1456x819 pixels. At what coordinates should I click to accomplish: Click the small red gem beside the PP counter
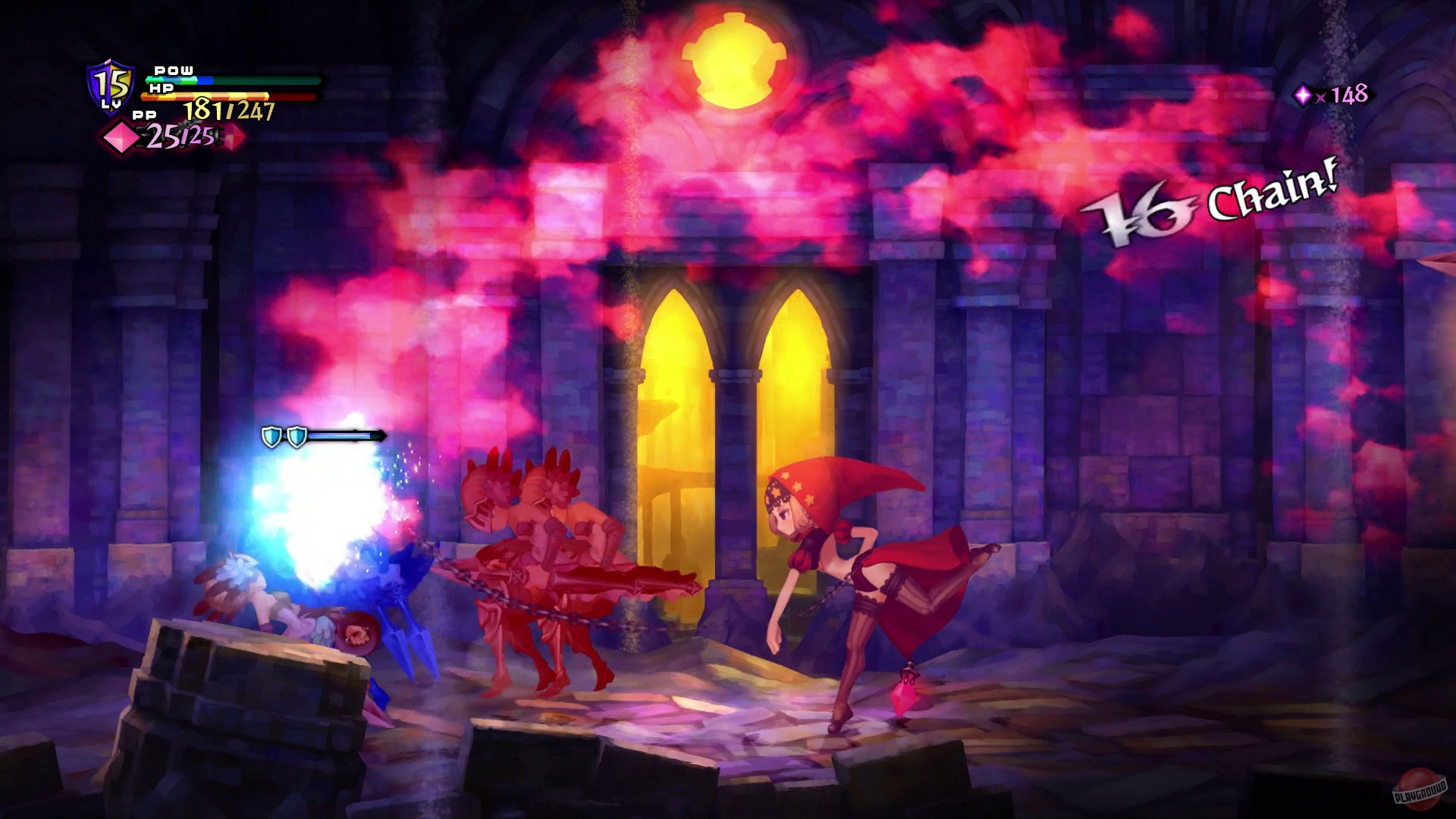(232, 139)
